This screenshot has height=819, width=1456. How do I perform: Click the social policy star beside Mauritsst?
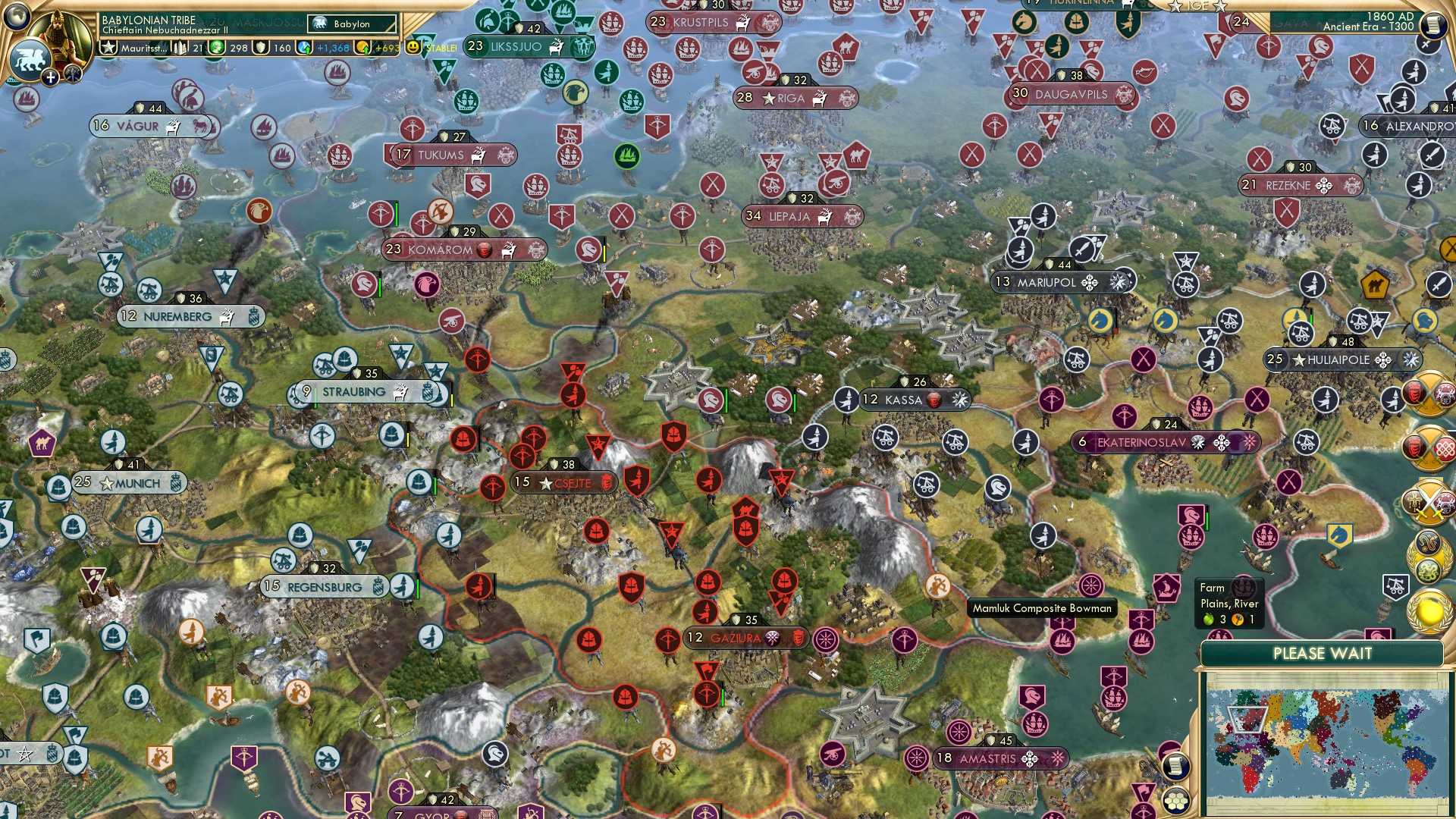109,47
